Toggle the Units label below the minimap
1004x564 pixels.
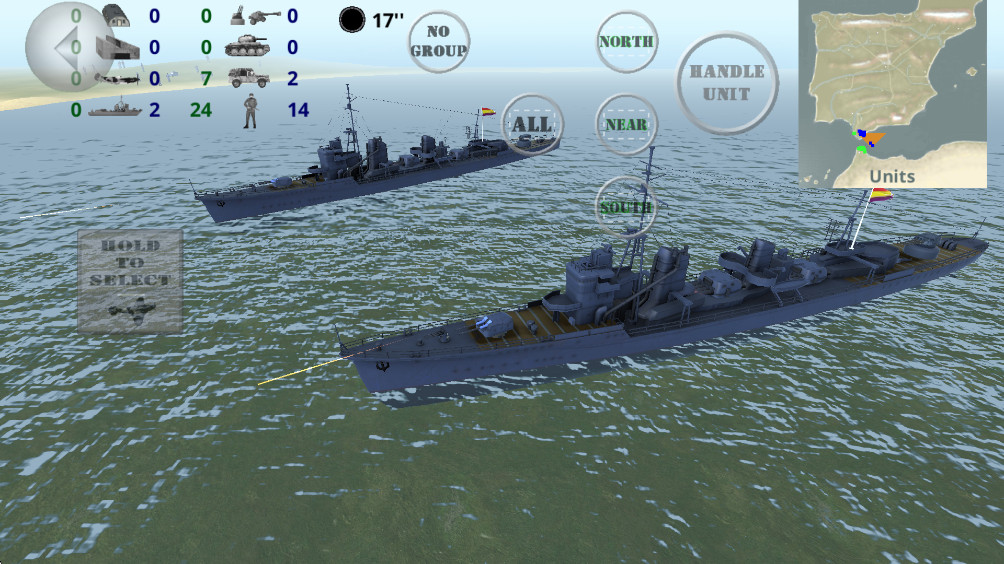892,176
